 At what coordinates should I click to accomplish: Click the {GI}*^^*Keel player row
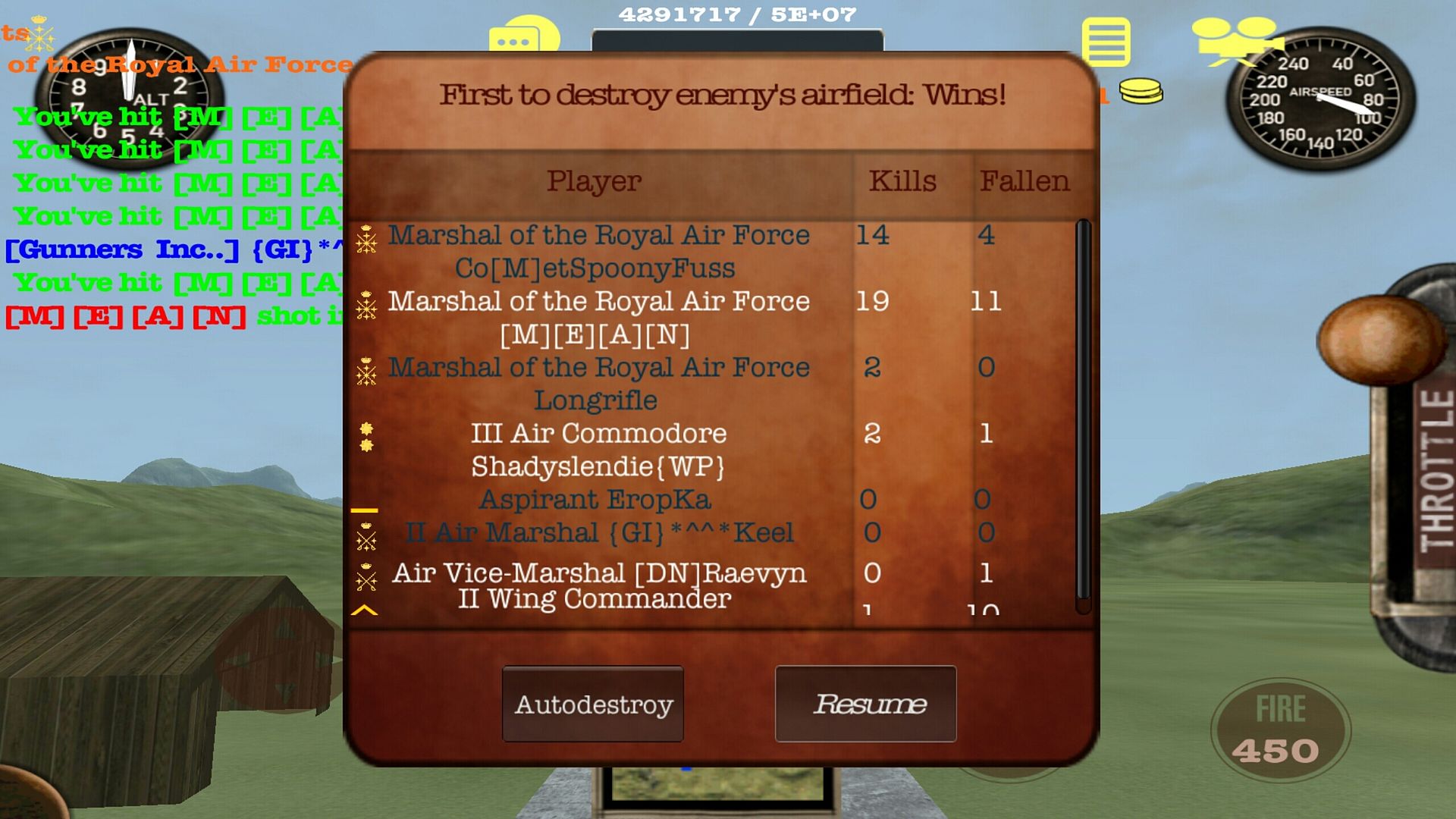coord(599,533)
